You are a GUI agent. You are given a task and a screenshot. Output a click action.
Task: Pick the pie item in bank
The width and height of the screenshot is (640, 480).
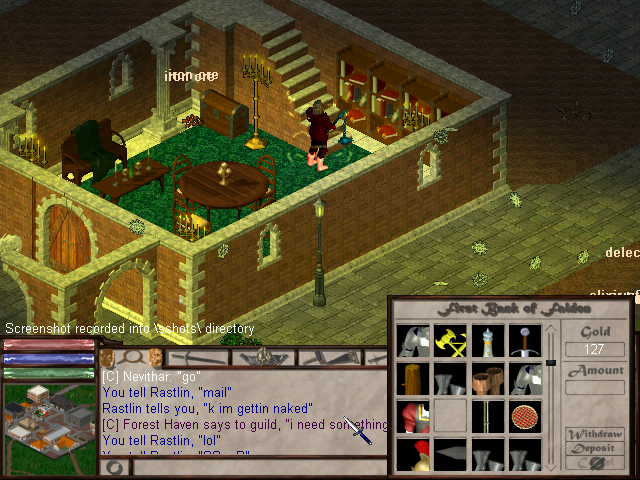coord(524,416)
